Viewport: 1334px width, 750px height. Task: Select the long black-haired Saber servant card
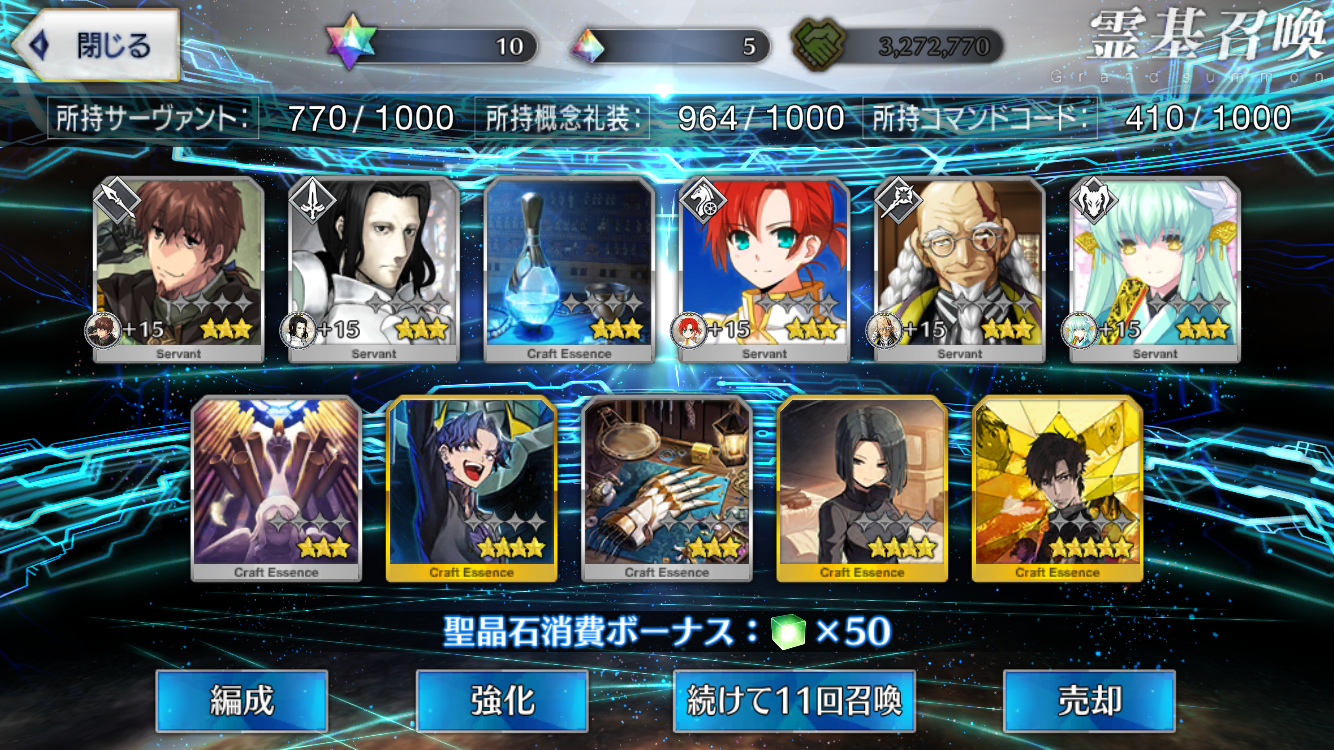pos(374,268)
